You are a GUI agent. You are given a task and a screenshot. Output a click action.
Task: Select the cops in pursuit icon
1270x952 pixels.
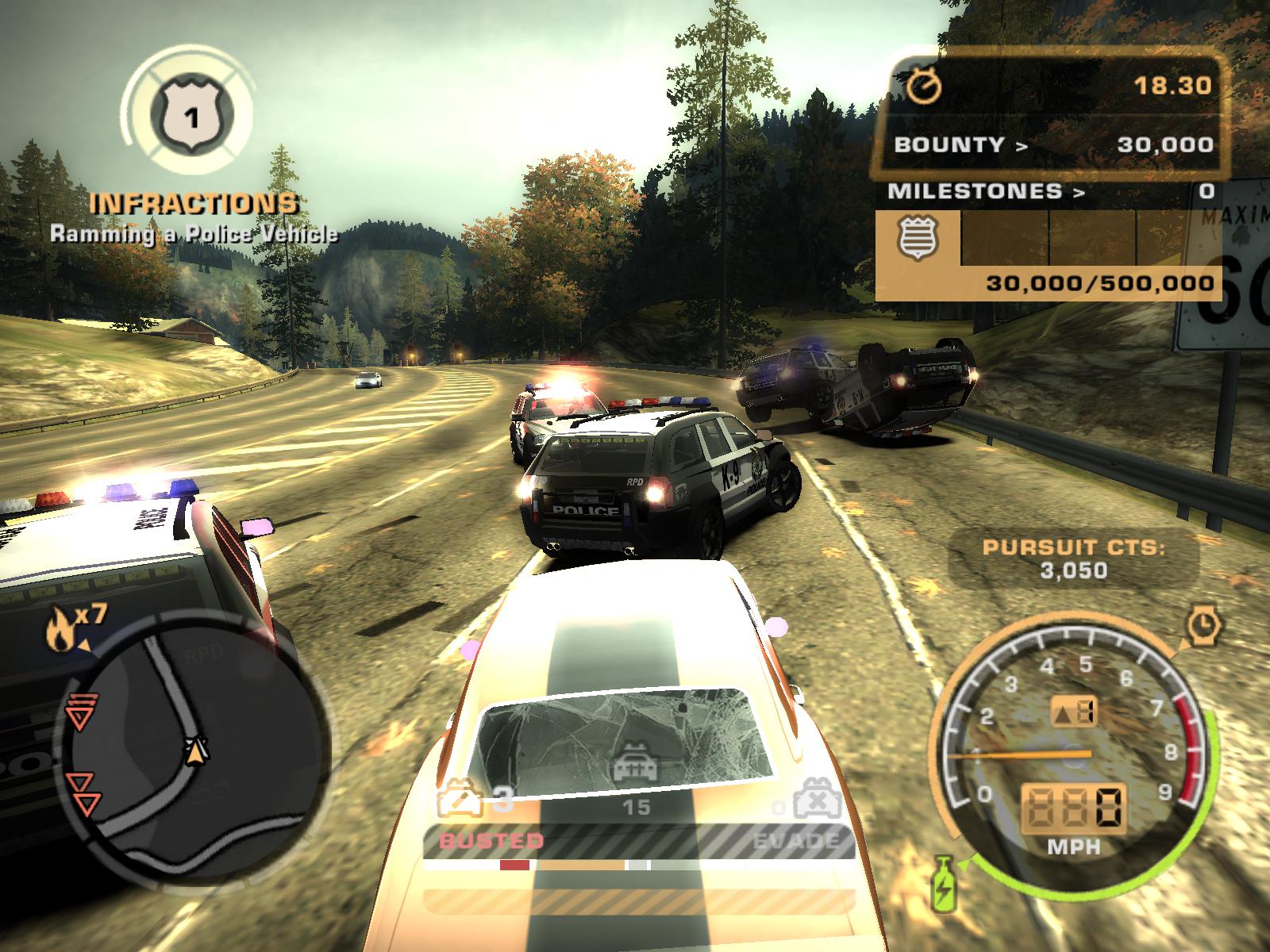pos(636,766)
